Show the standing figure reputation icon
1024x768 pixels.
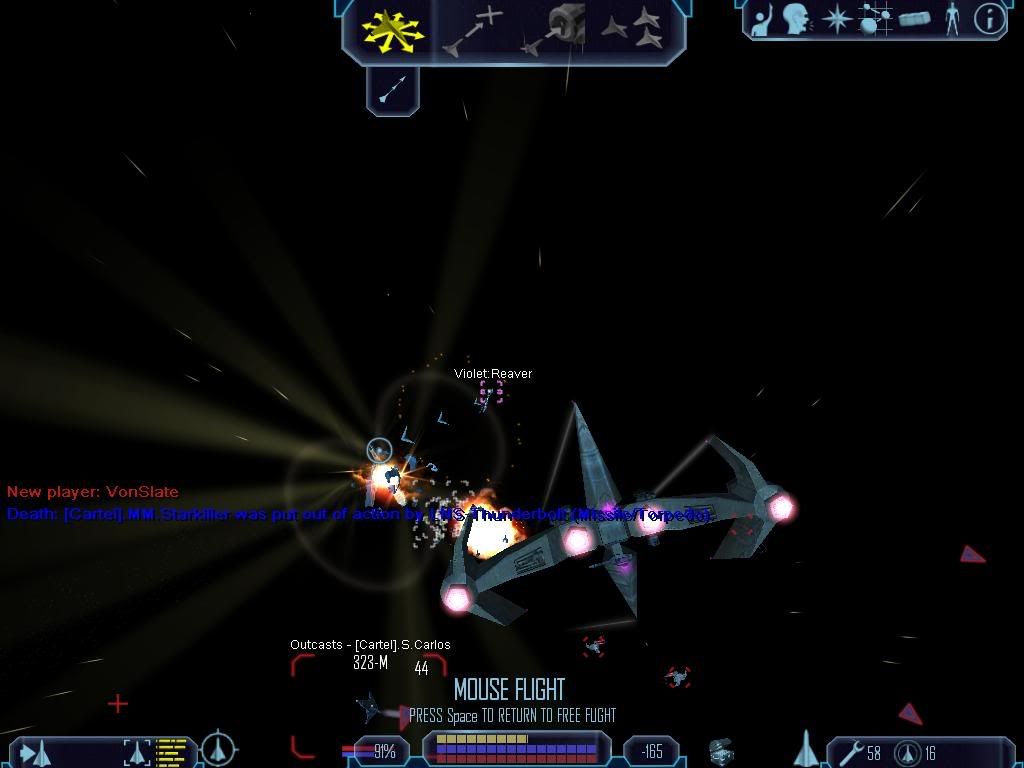pyautogui.click(x=952, y=19)
